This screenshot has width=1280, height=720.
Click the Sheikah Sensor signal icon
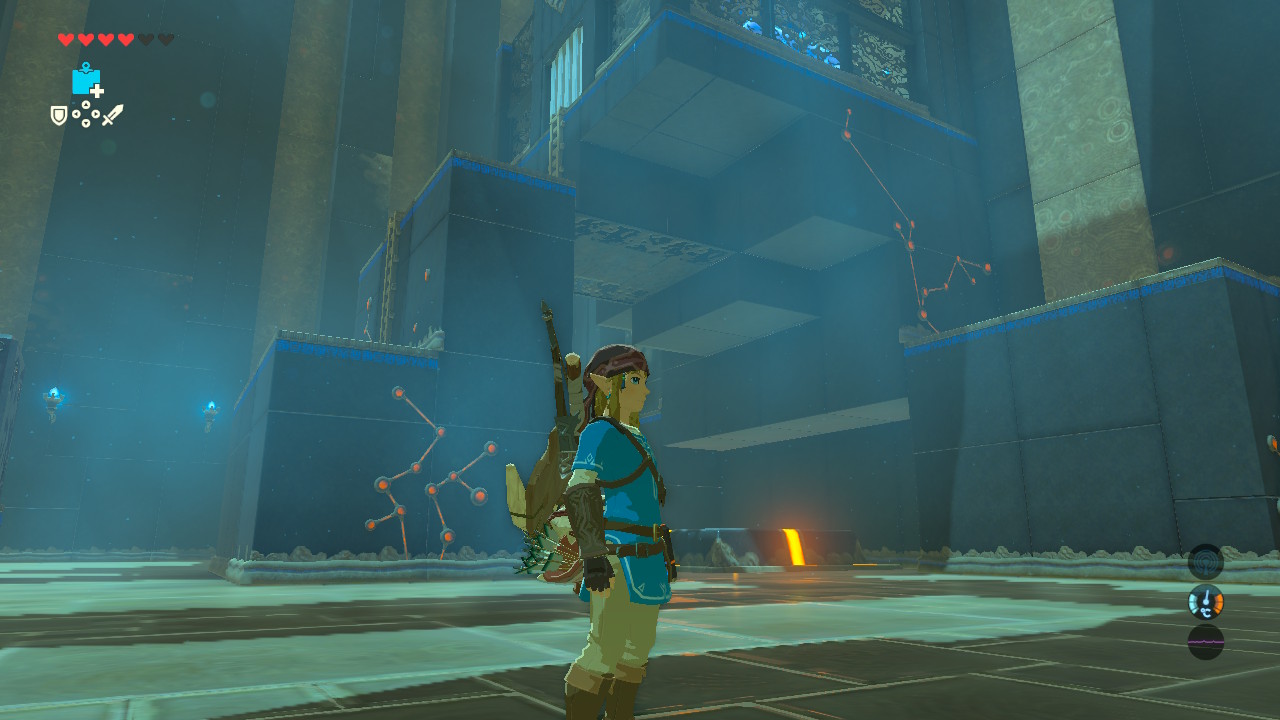click(x=1205, y=561)
